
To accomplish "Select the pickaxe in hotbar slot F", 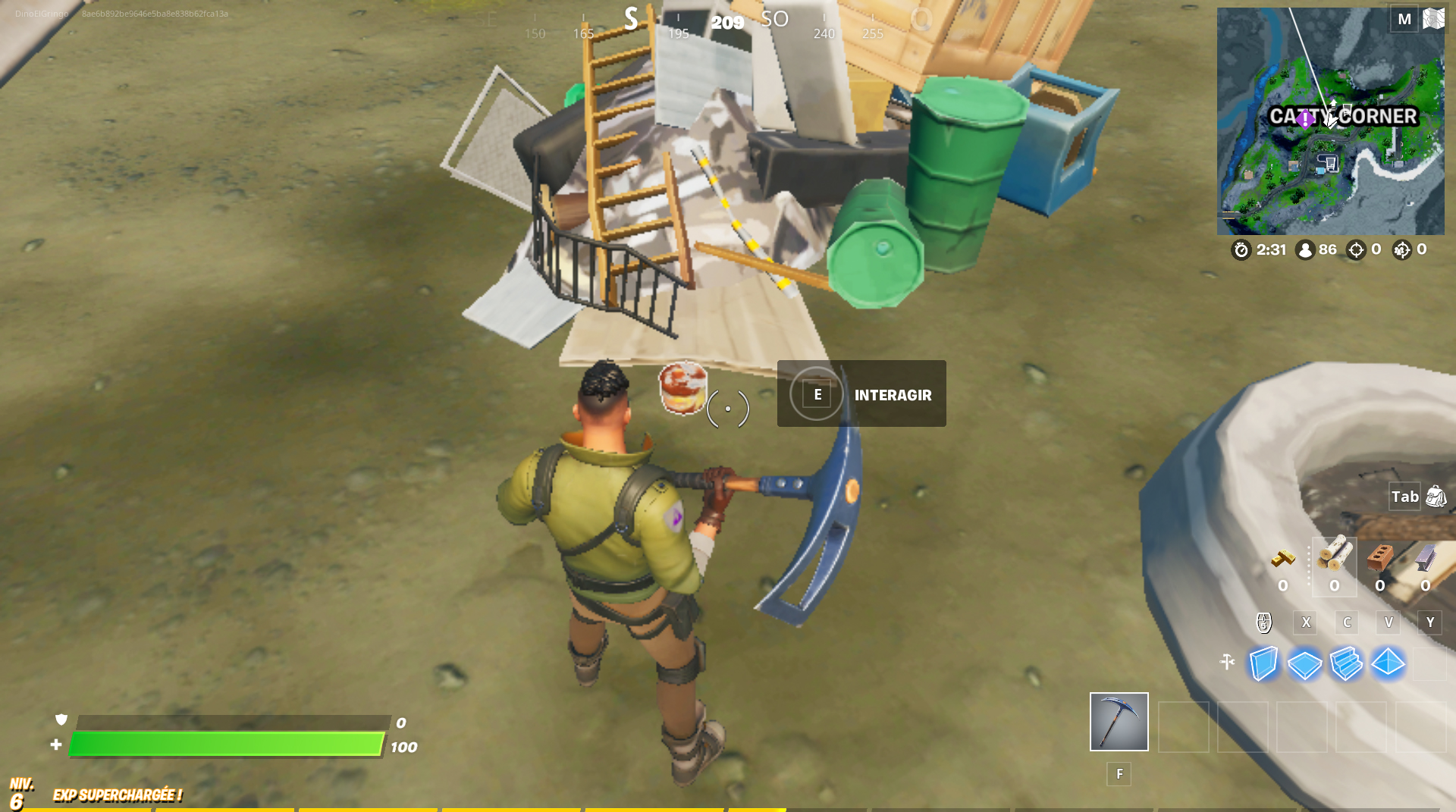I will coord(1119,721).
